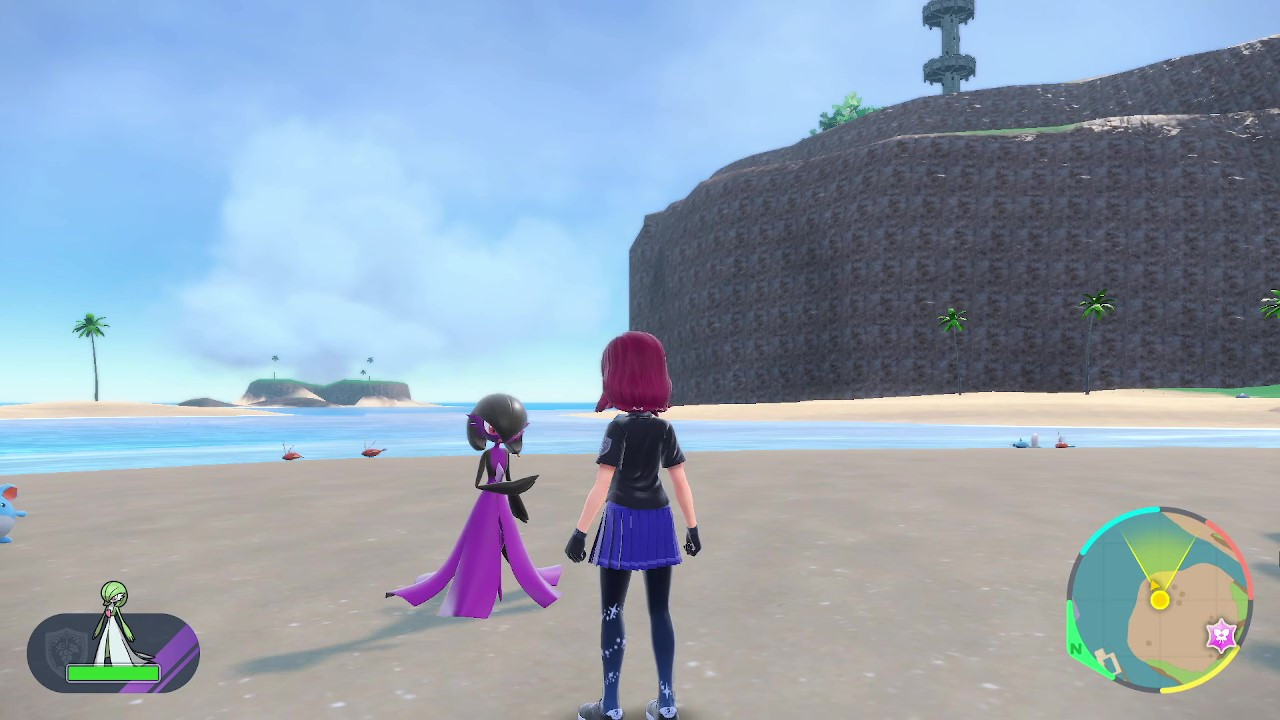The width and height of the screenshot is (1280, 720).
Task: Click the yellow player position marker on the minimap
Action: (x=1161, y=599)
